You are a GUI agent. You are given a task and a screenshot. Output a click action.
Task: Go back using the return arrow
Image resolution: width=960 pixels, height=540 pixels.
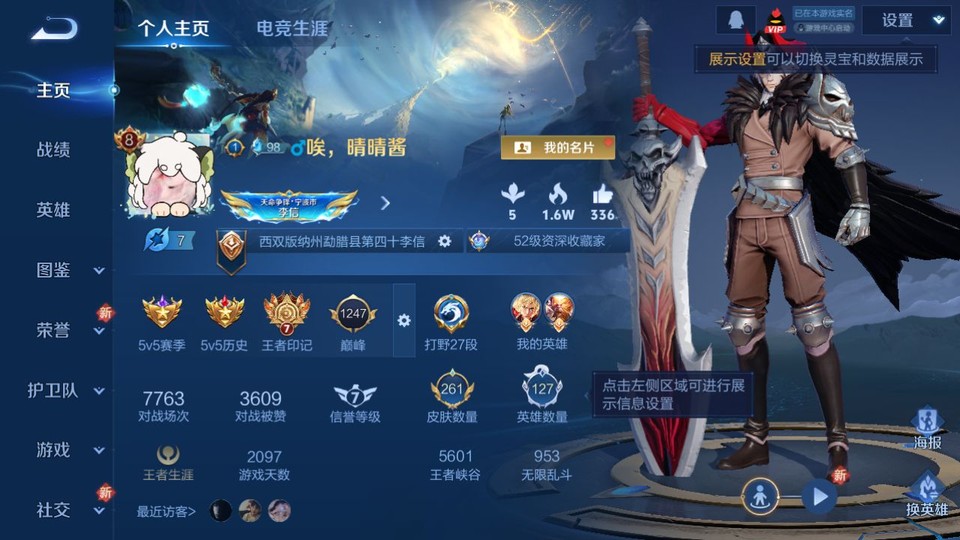[53, 29]
